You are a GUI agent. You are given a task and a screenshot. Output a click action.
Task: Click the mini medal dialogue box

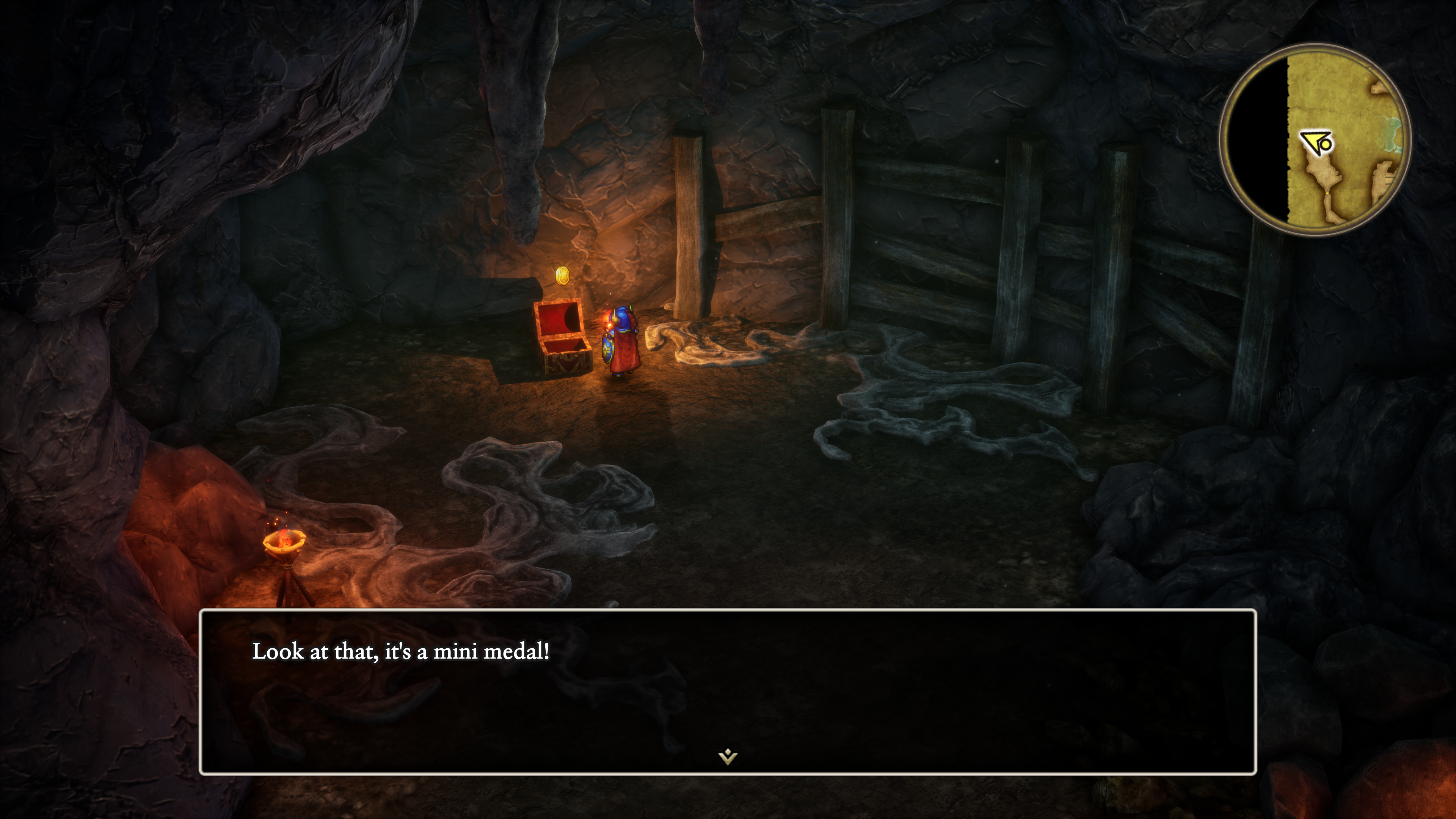click(x=728, y=691)
